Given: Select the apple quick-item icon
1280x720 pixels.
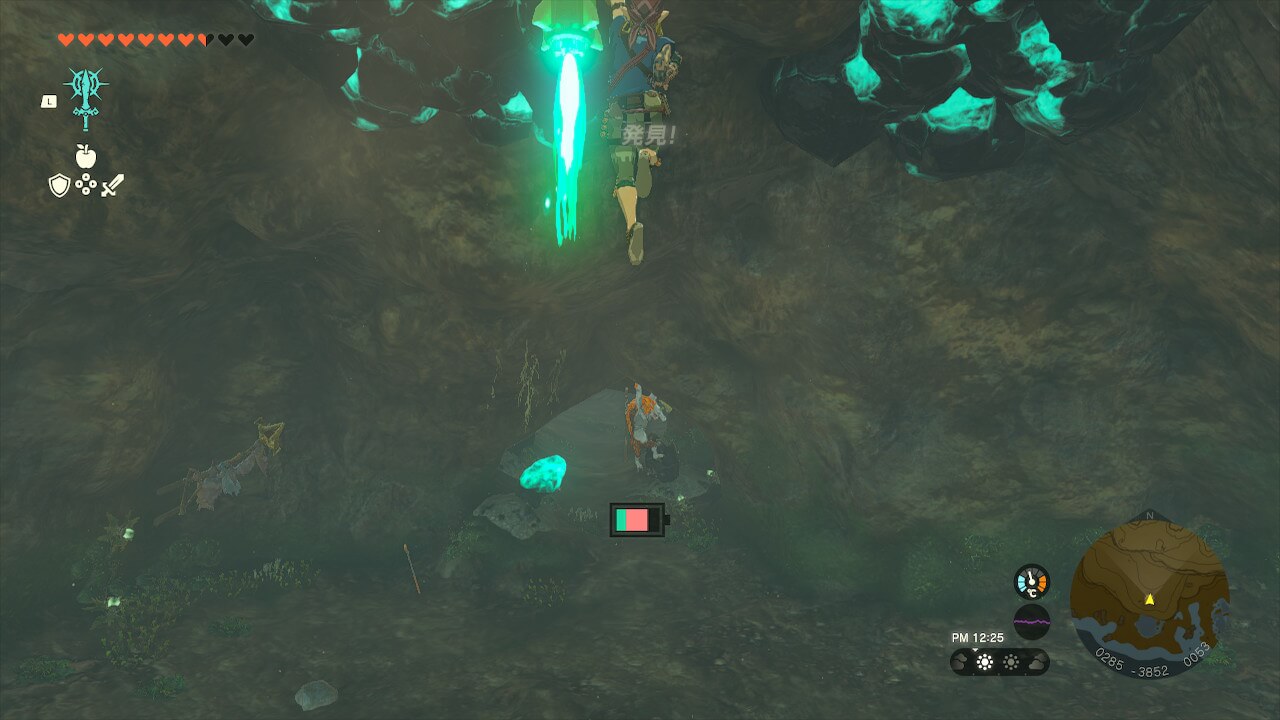Looking at the screenshot, I should [x=85, y=156].
